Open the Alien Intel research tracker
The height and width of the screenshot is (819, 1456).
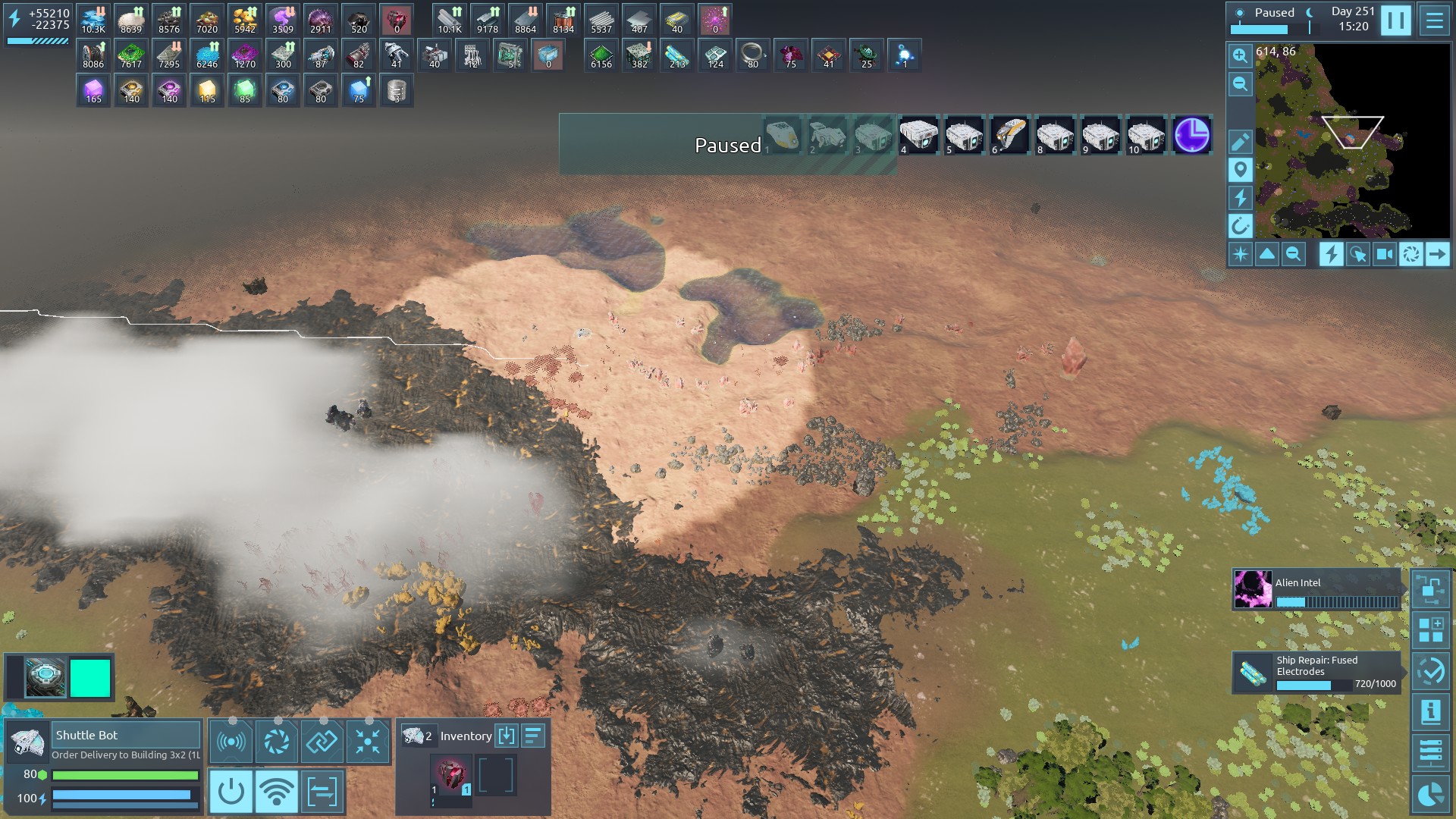pyautogui.click(x=1316, y=590)
